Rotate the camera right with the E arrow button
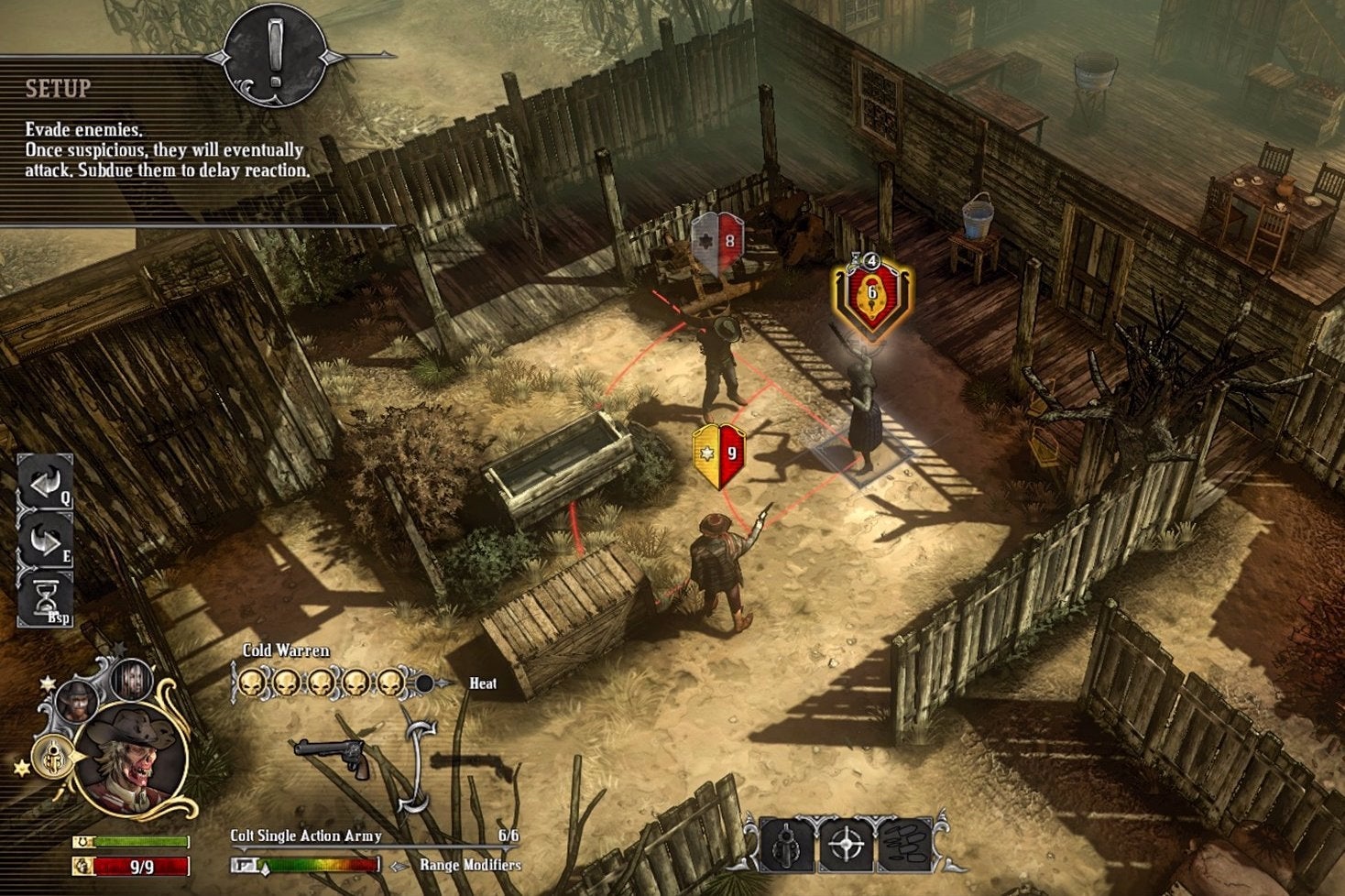The width and height of the screenshot is (1345, 896). click(x=46, y=541)
